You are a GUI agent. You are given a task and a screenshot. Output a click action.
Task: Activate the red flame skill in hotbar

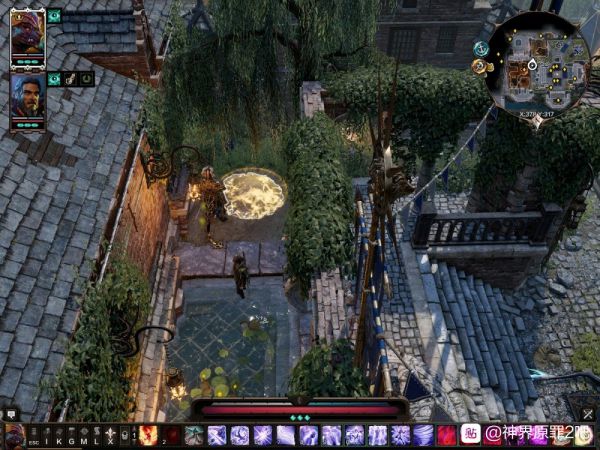coord(148,435)
